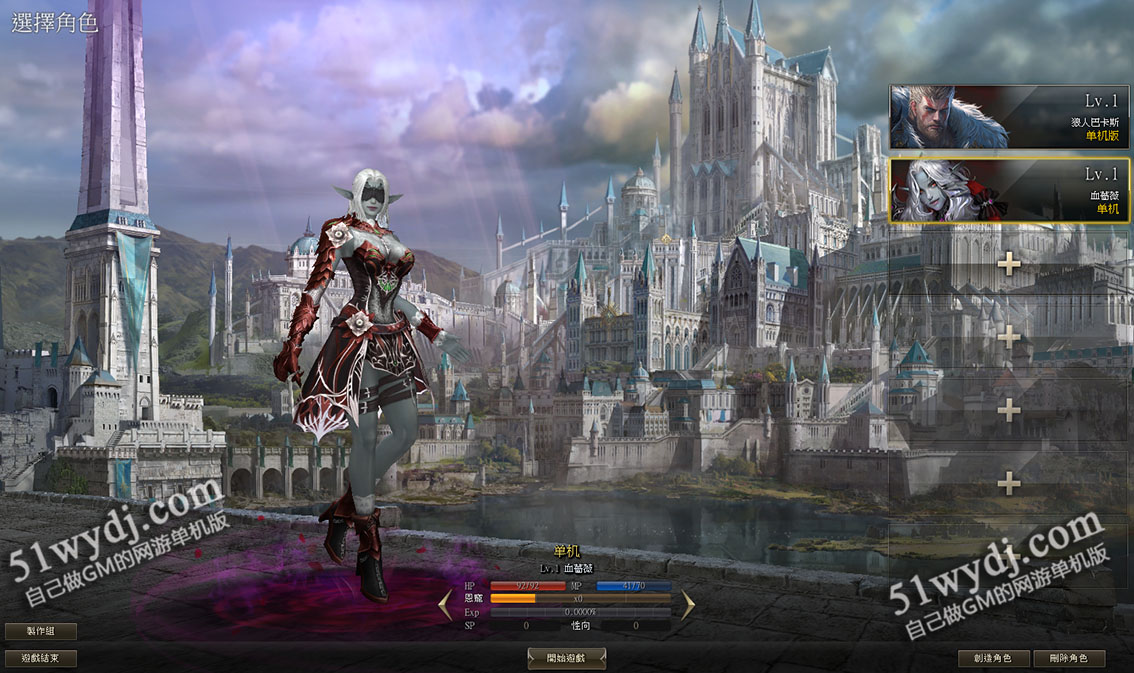This screenshot has width=1134, height=673.
Task: Rotate character with the right gold arrow
Action: click(688, 604)
